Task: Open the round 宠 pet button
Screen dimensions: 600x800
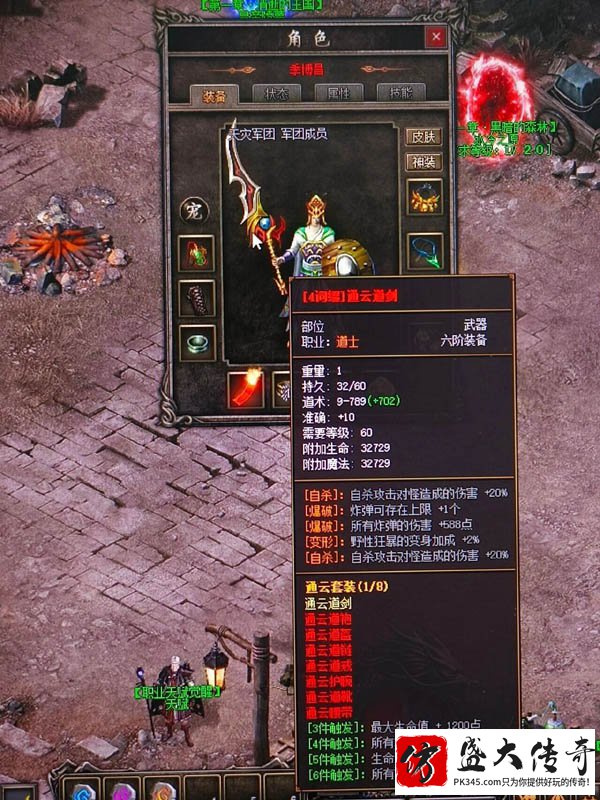Action: (x=192, y=211)
